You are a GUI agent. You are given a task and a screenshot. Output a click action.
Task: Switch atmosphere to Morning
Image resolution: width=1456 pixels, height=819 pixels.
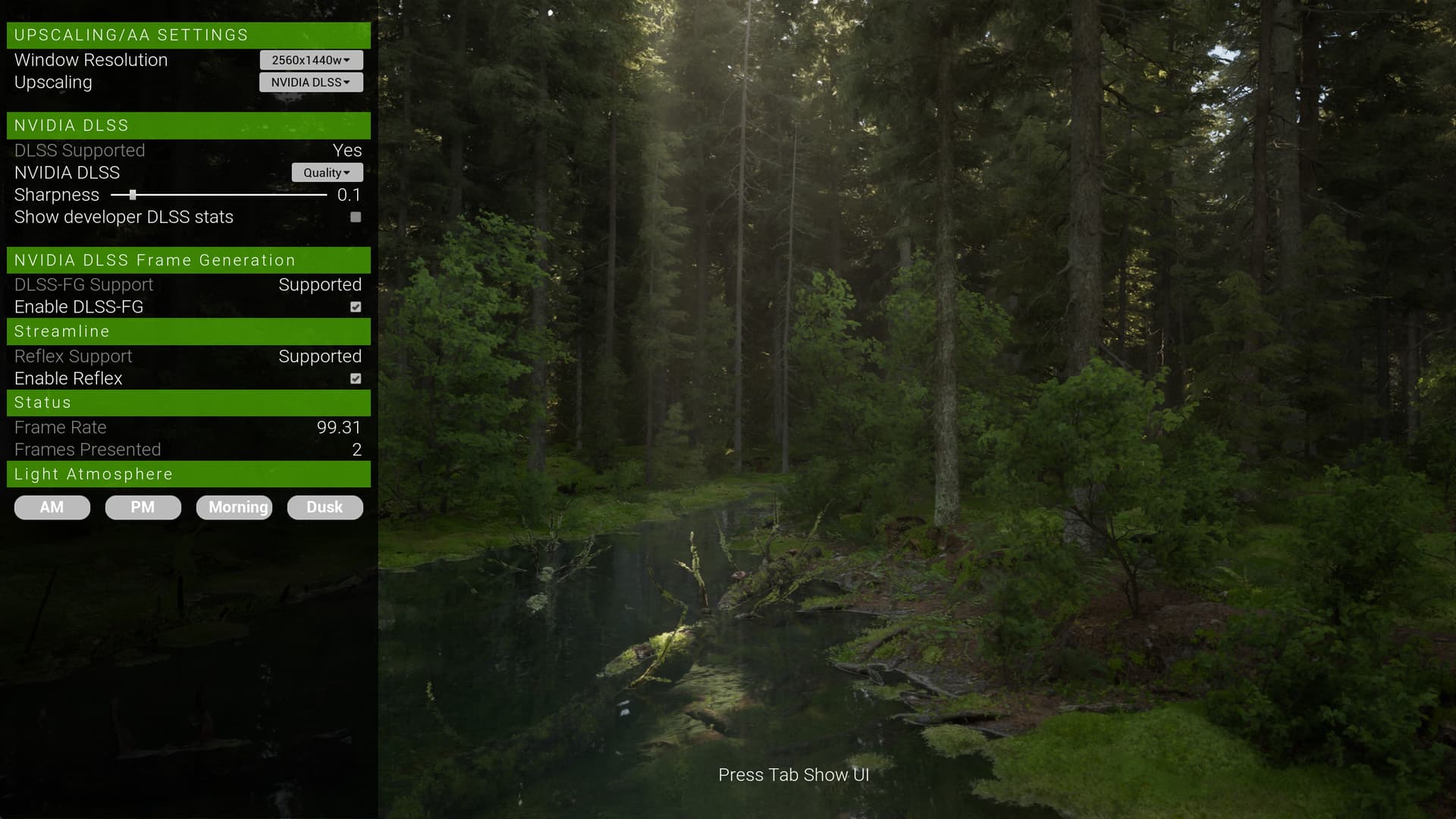pos(234,507)
